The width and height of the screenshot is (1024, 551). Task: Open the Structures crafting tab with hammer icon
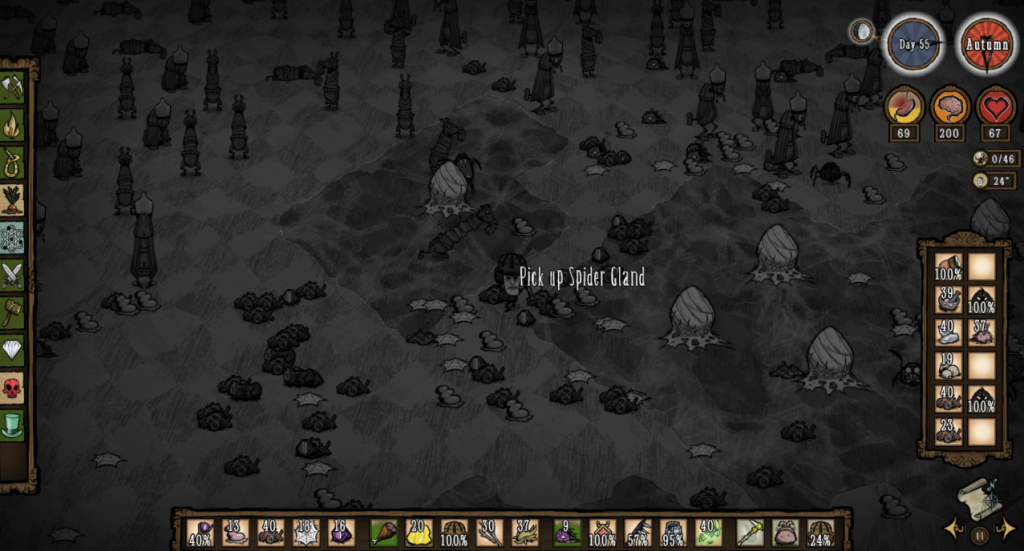[x=13, y=312]
